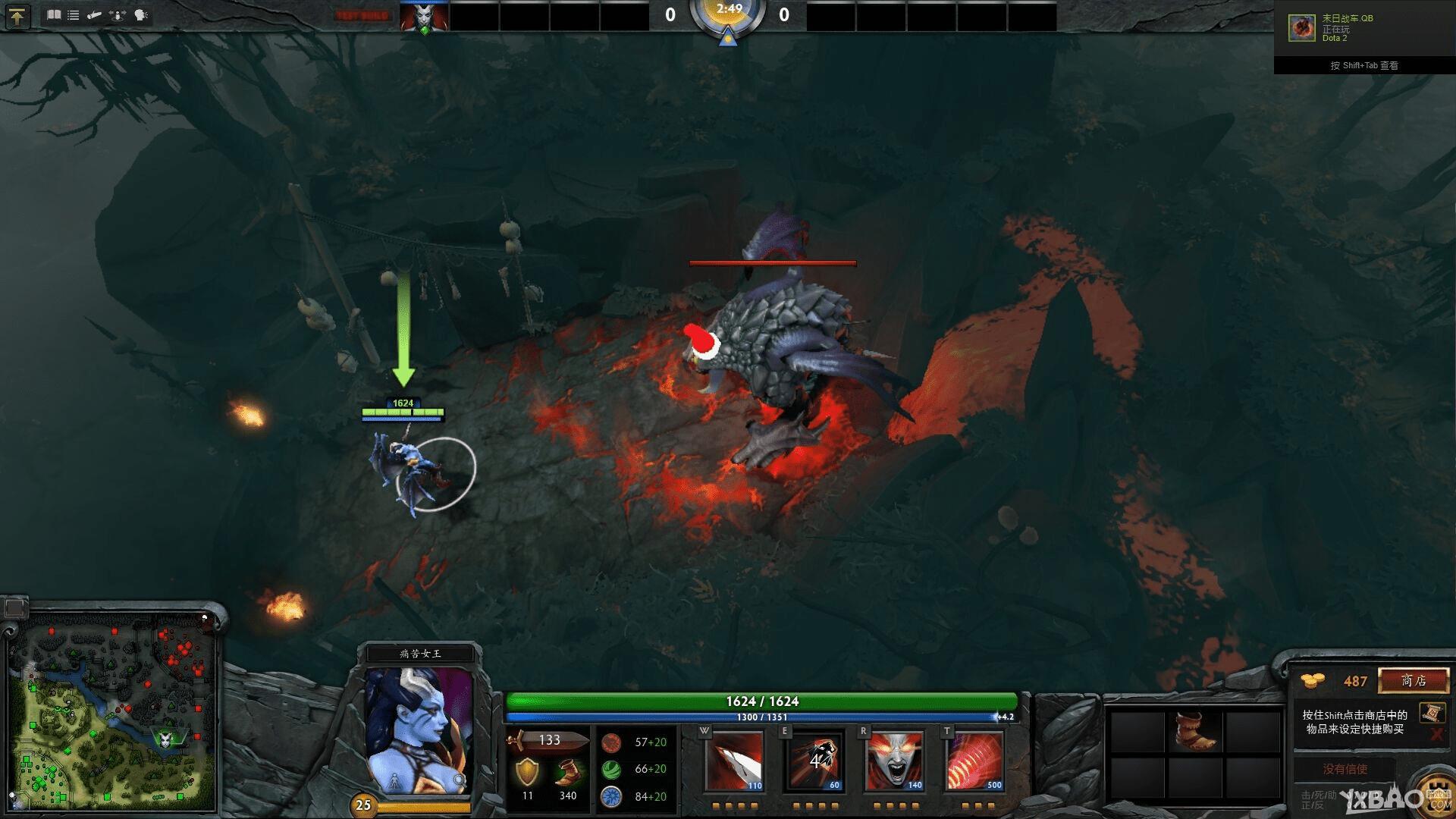Cast Sonic Wave ultimate on the T icon
Viewport: 1456px width, 819px height.
(x=973, y=761)
